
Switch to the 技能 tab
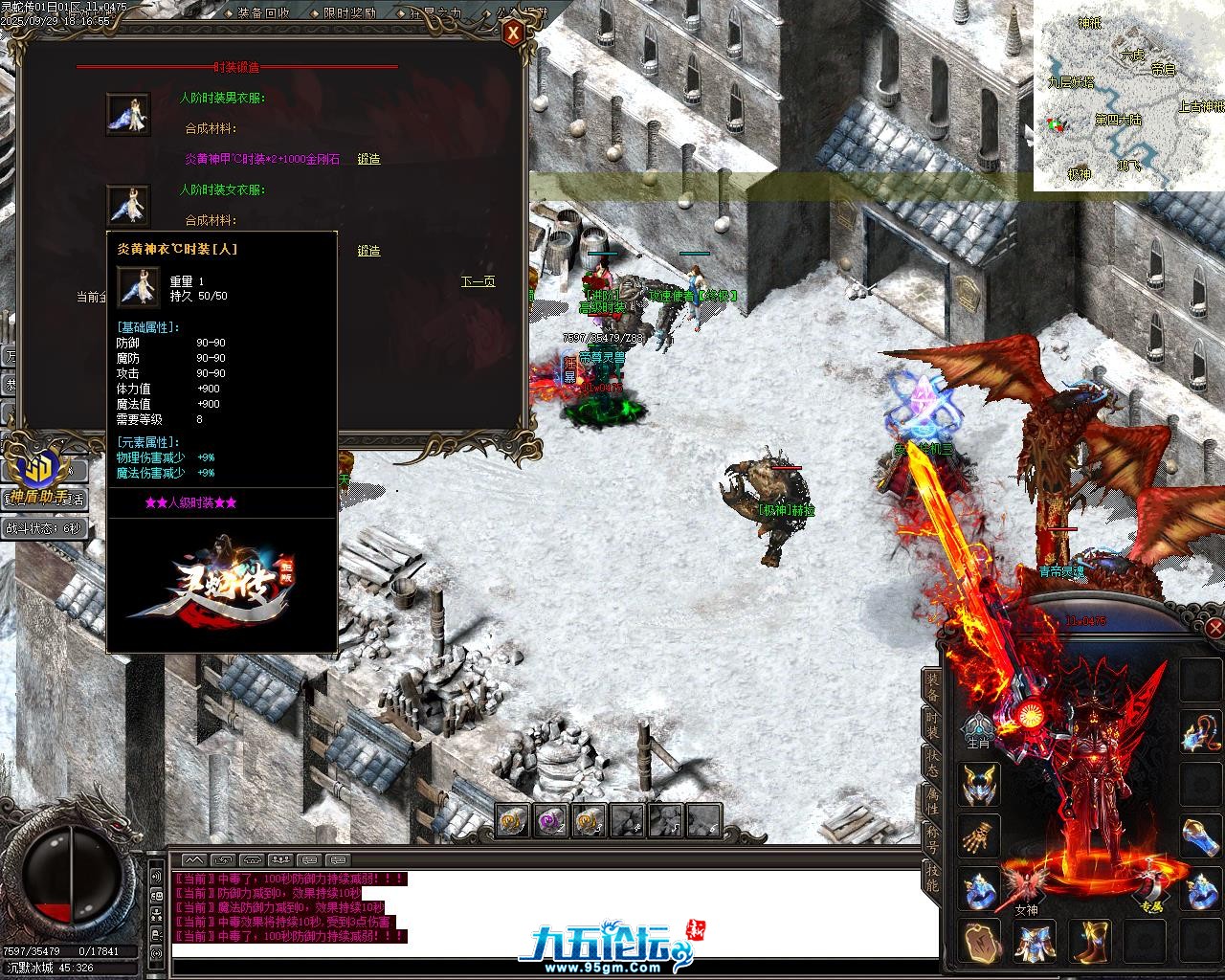pos(931,875)
